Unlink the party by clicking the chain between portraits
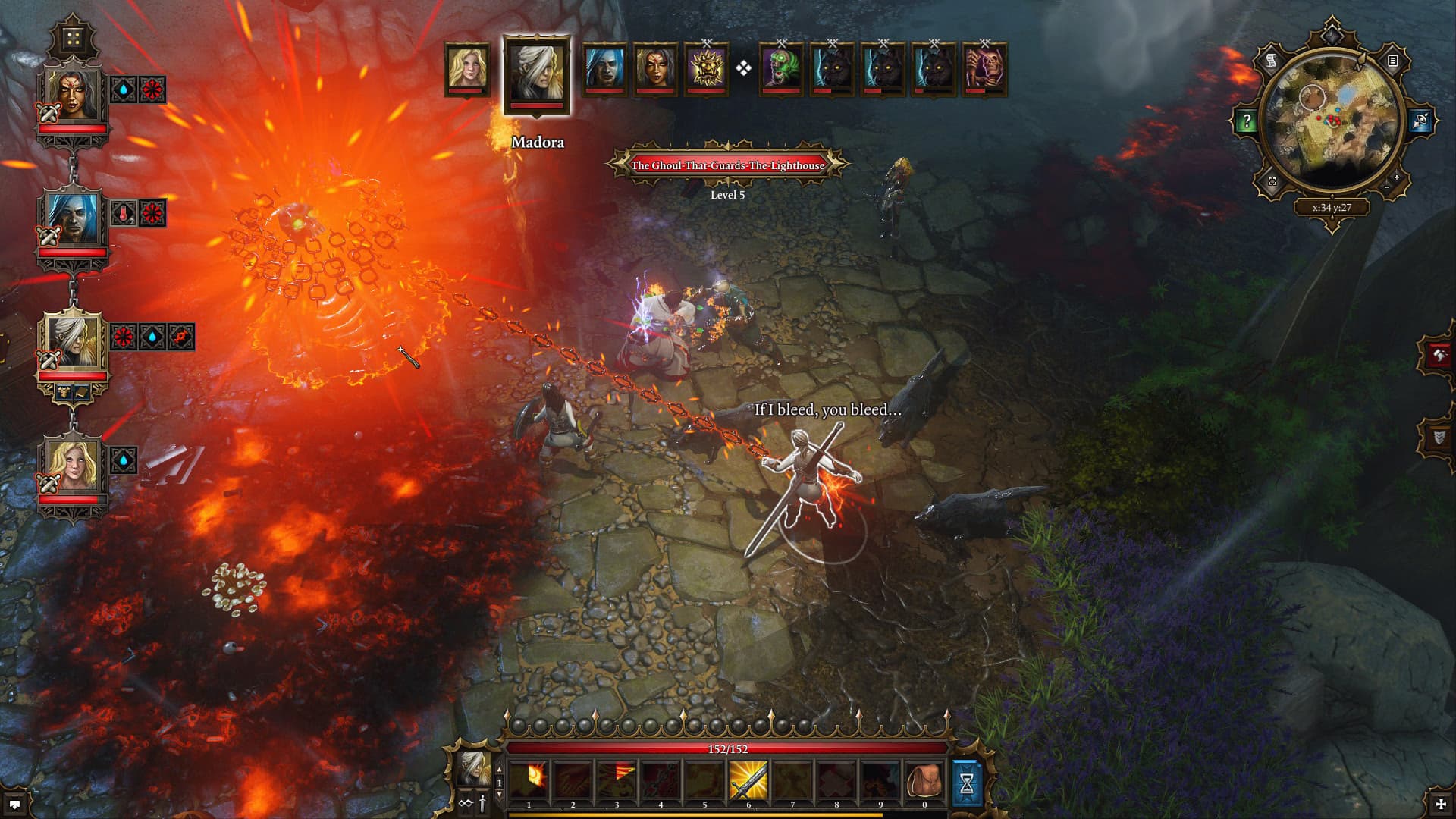This screenshot has height=819, width=1456. point(72,167)
